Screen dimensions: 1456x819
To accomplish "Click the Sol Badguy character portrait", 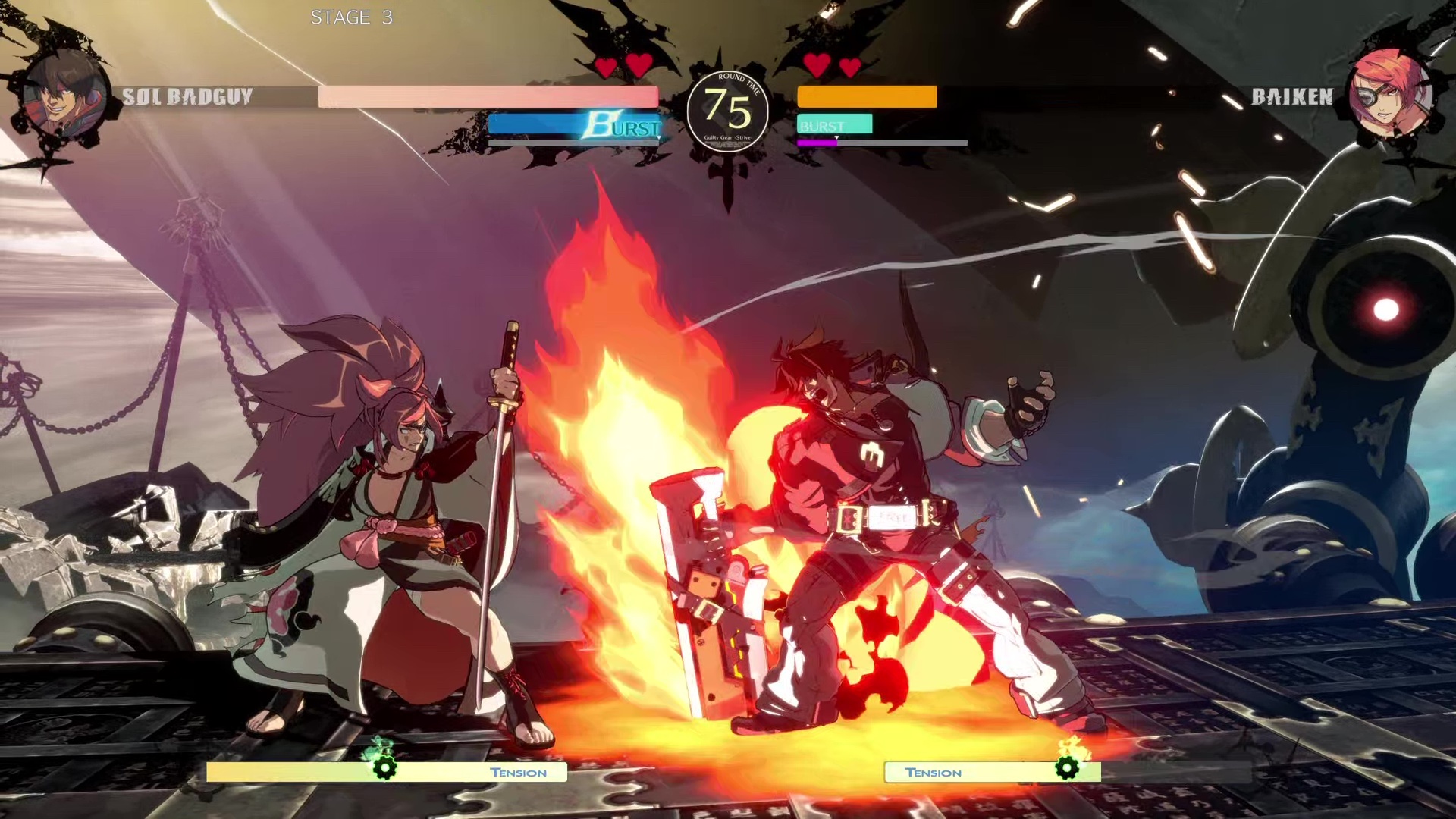I will pyautogui.click(x=64, y=94).
